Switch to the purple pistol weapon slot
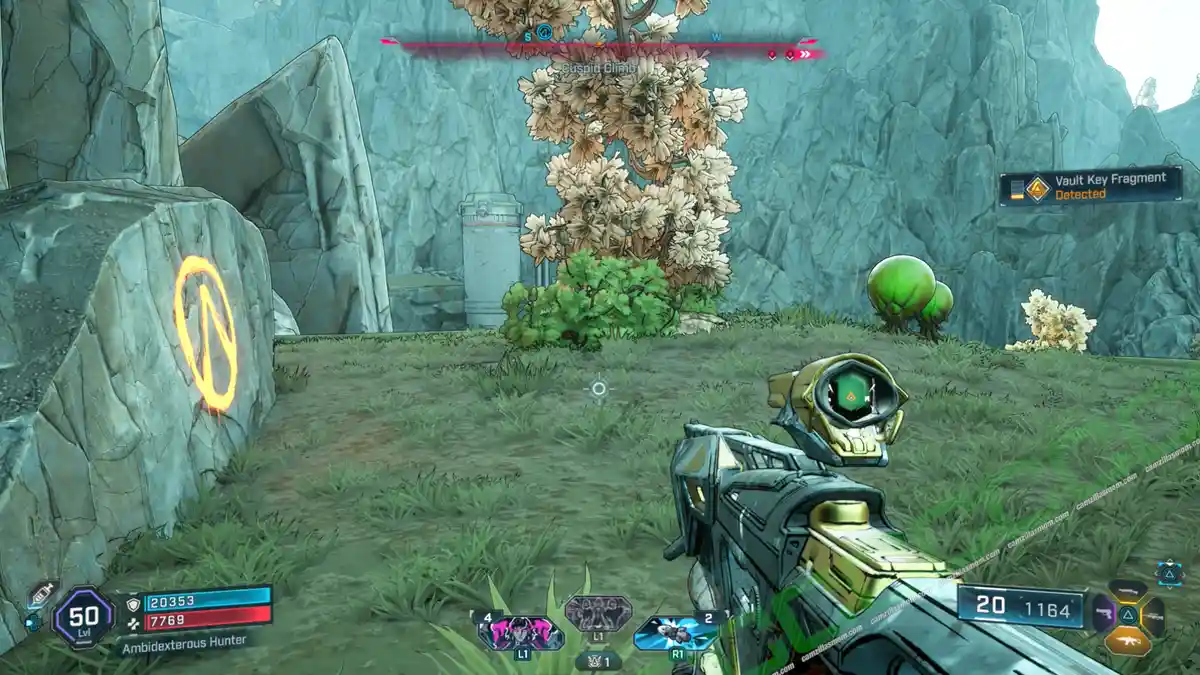 tap(1103, 613)
